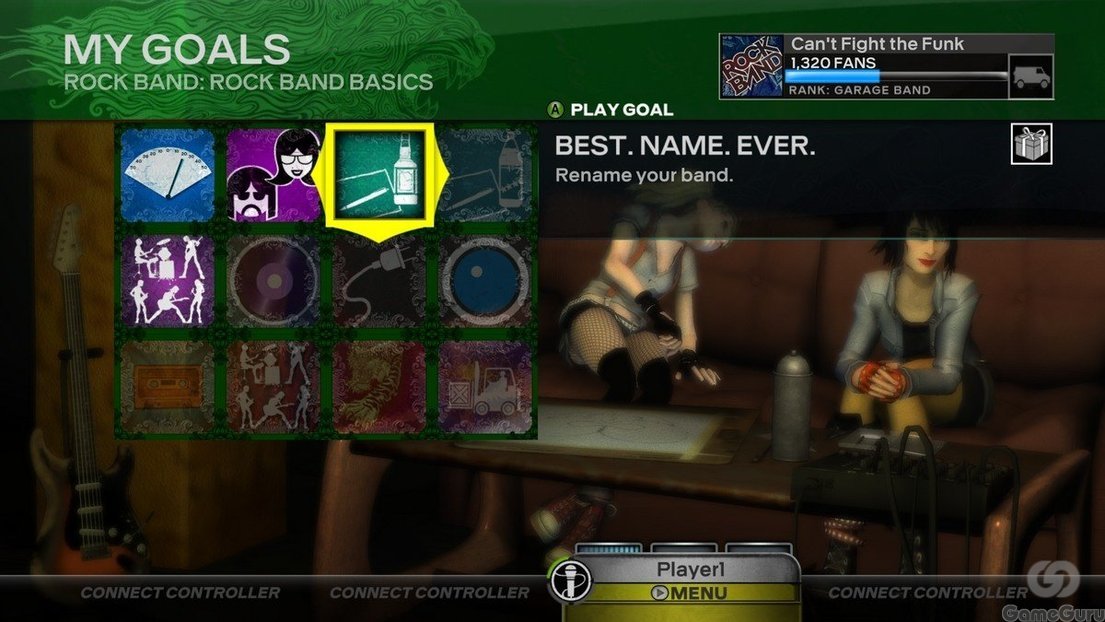Open the Can't Fight the Funk band panel
The image size is (1105, 622).
click(x=885, y=66)
